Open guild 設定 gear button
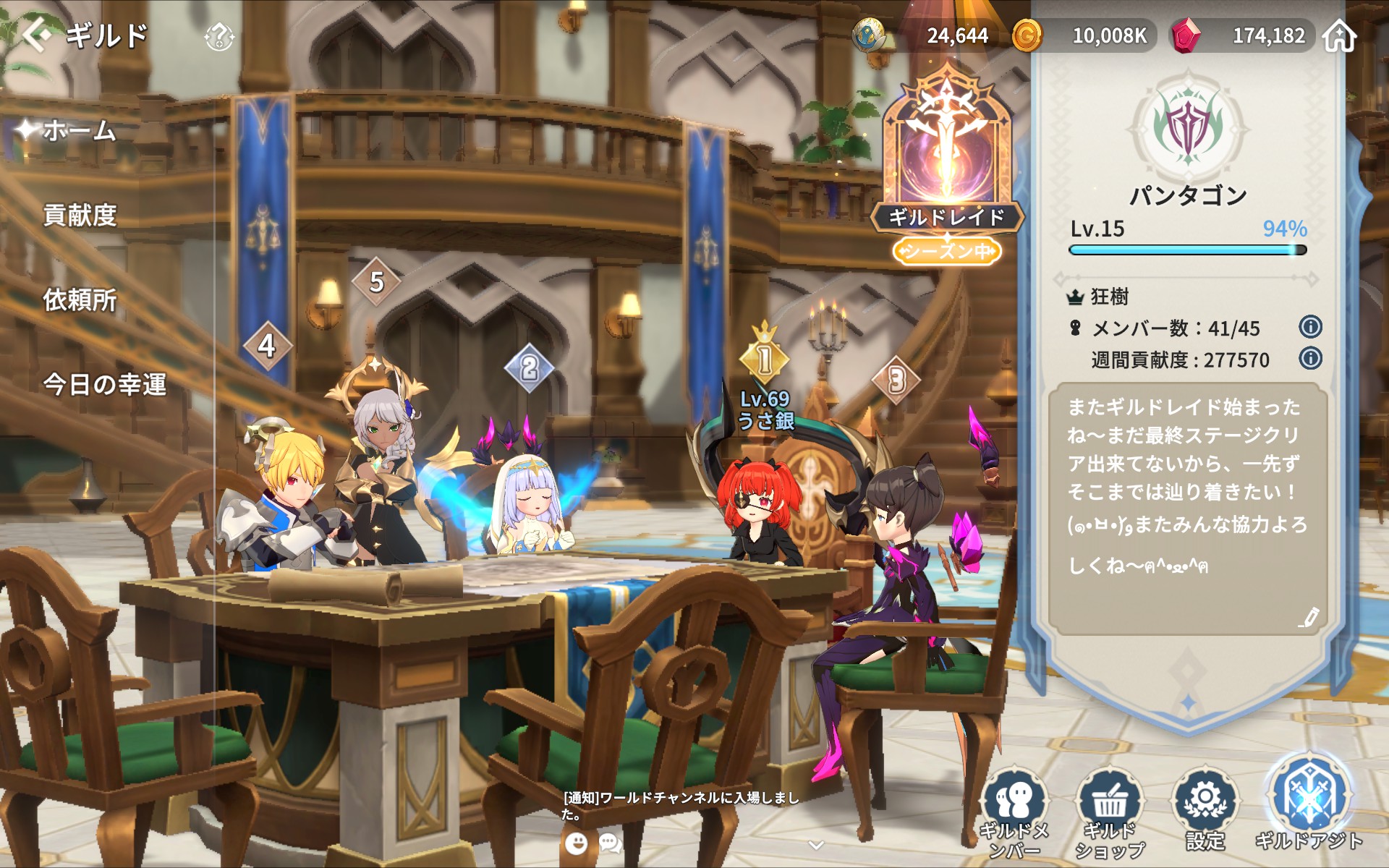The width and height of the screenshot is (1389, 868). (1205, 810)
